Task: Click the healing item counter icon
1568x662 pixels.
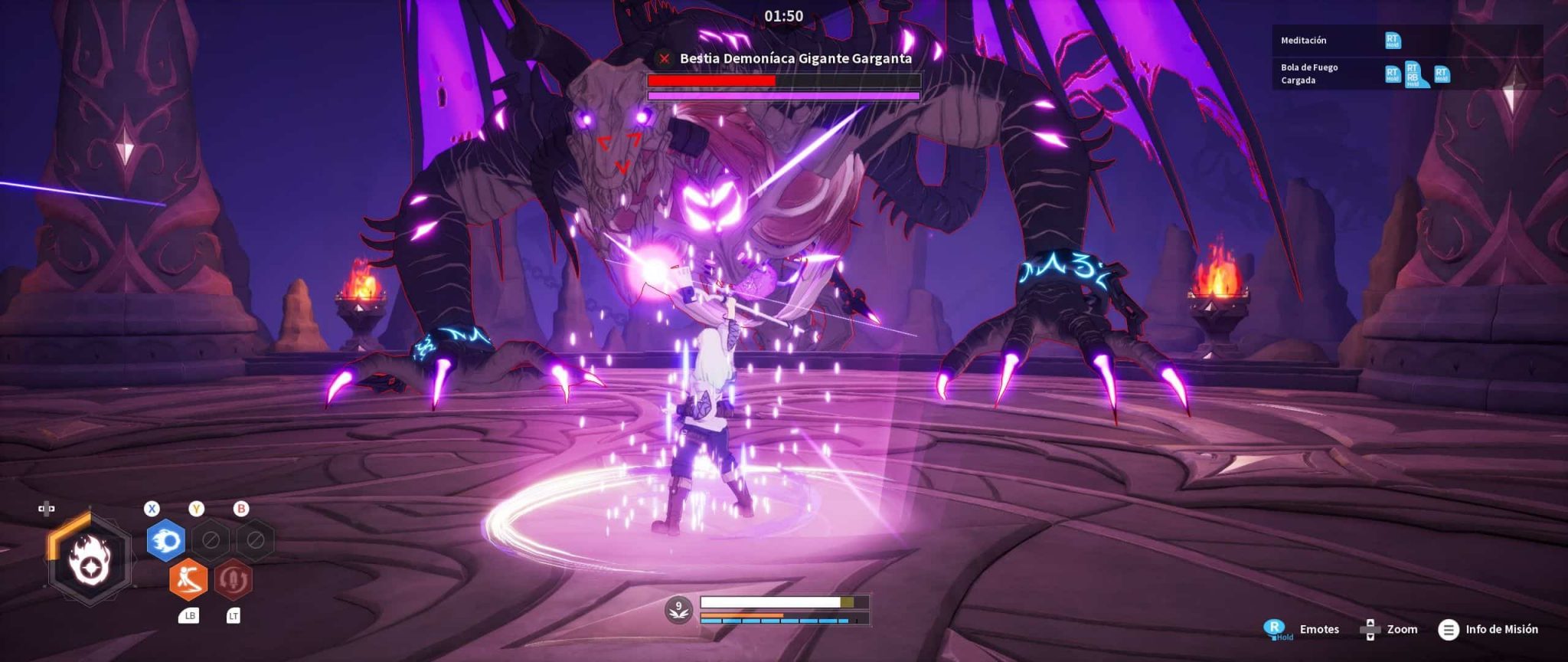Action: [x=678, y=610]
